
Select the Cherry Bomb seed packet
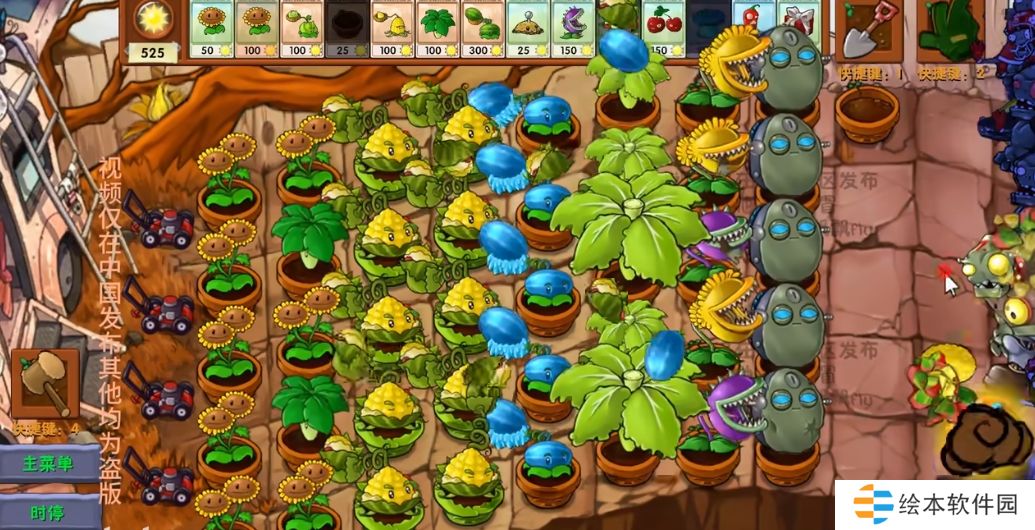pos(661,29)
